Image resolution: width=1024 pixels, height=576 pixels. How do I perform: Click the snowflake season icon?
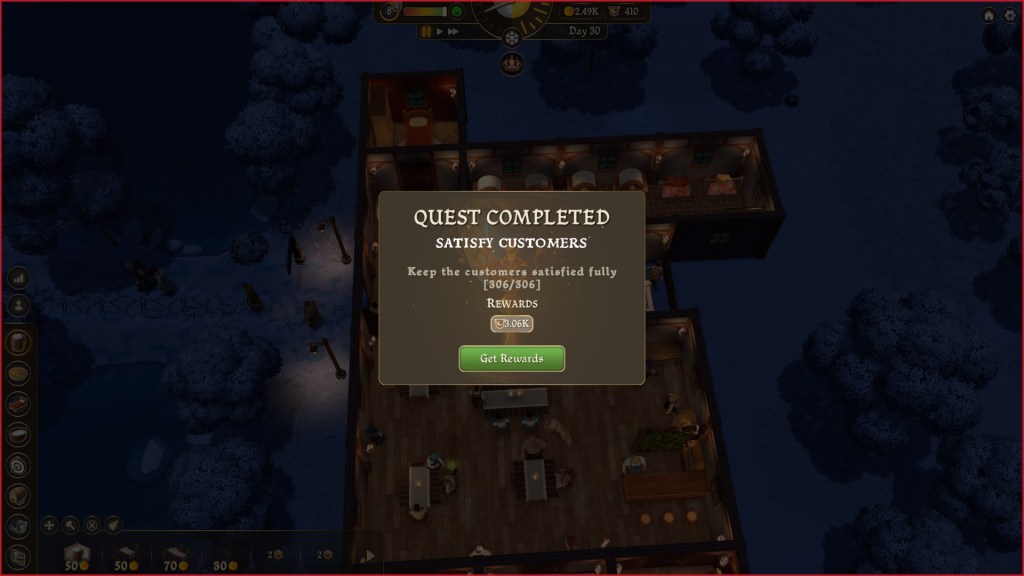512,37
